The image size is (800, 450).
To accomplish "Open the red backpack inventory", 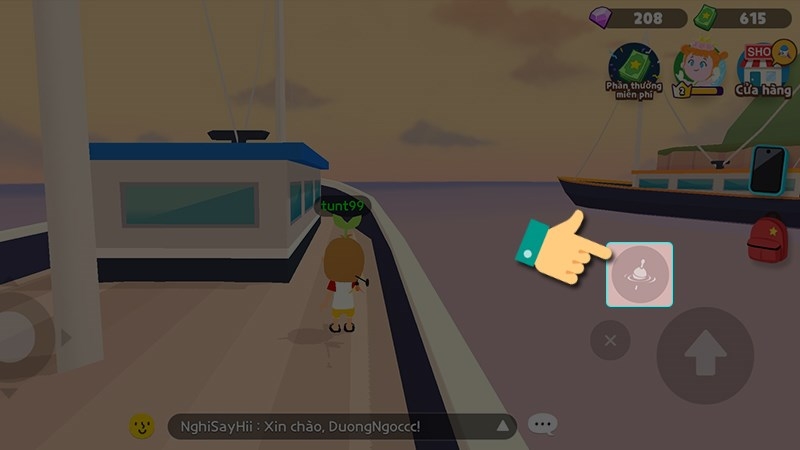I will tap(767, 240).
